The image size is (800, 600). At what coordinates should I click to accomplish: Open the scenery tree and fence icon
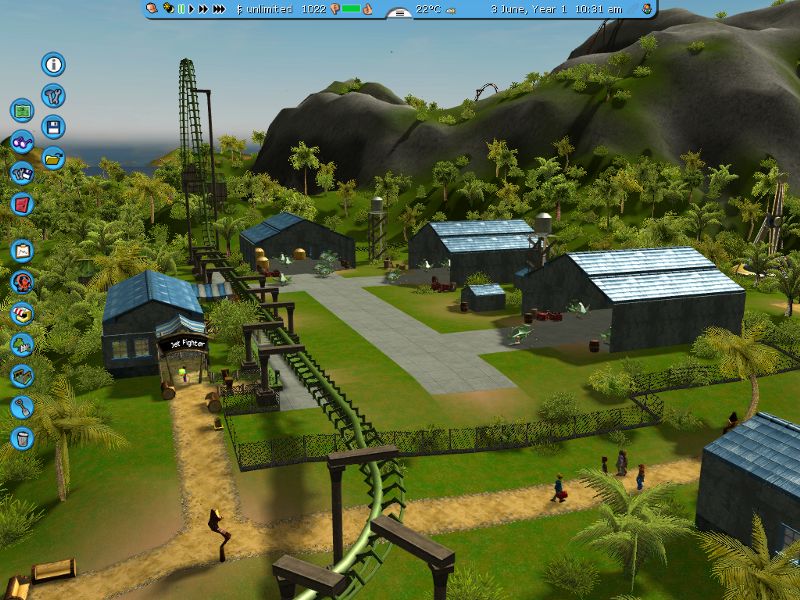tap(22, 344)
